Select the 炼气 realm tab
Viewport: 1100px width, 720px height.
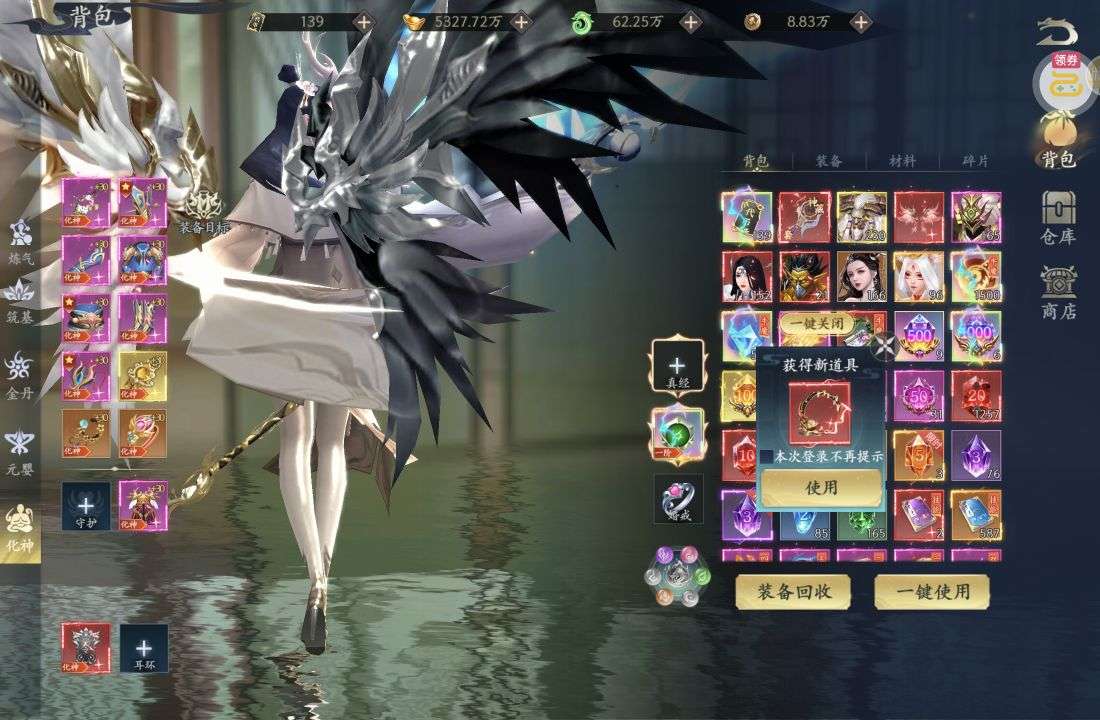[20, 241]
